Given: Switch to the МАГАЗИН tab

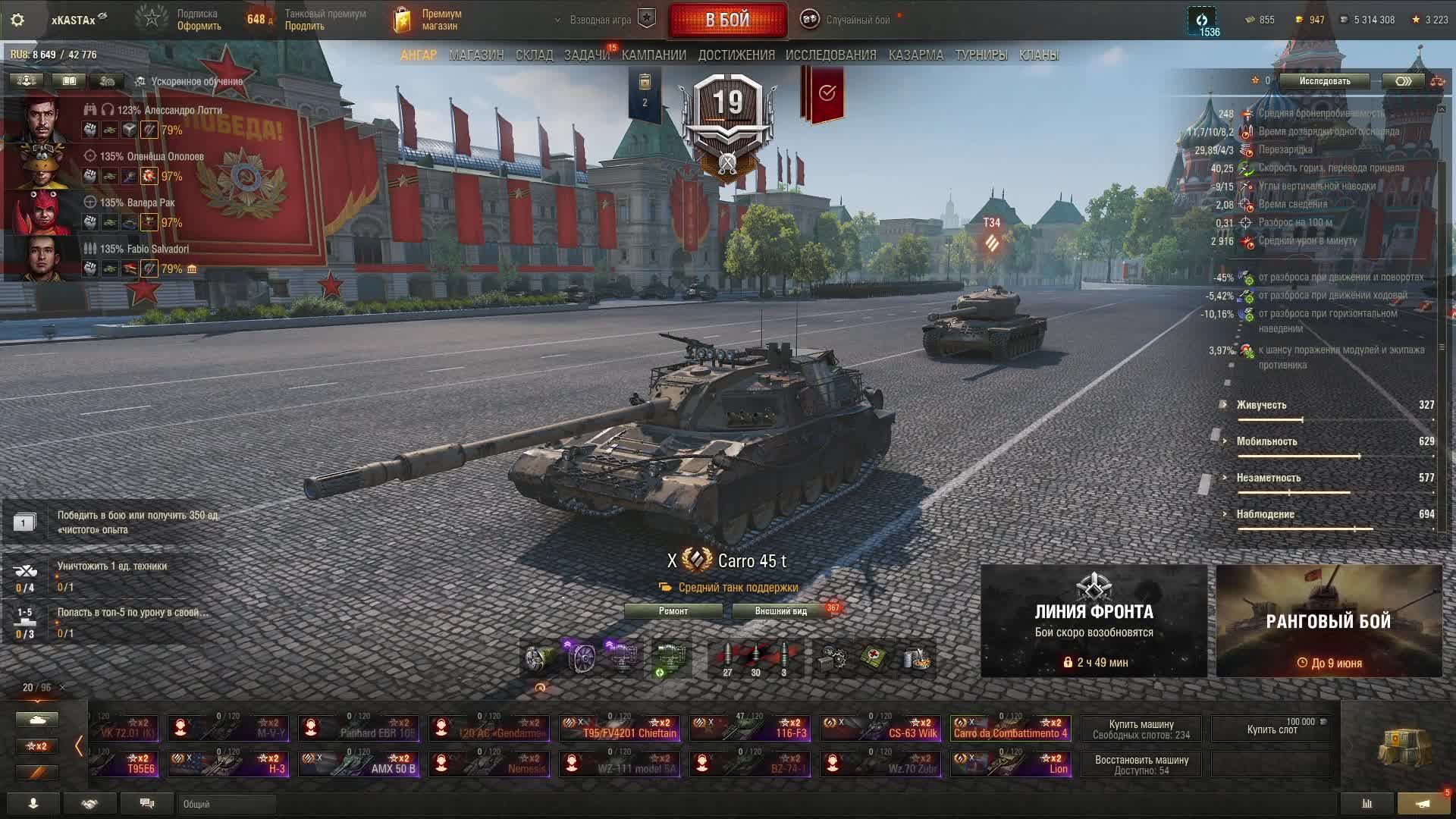Looking at the screenshot, I should click(x=476, y=55).
